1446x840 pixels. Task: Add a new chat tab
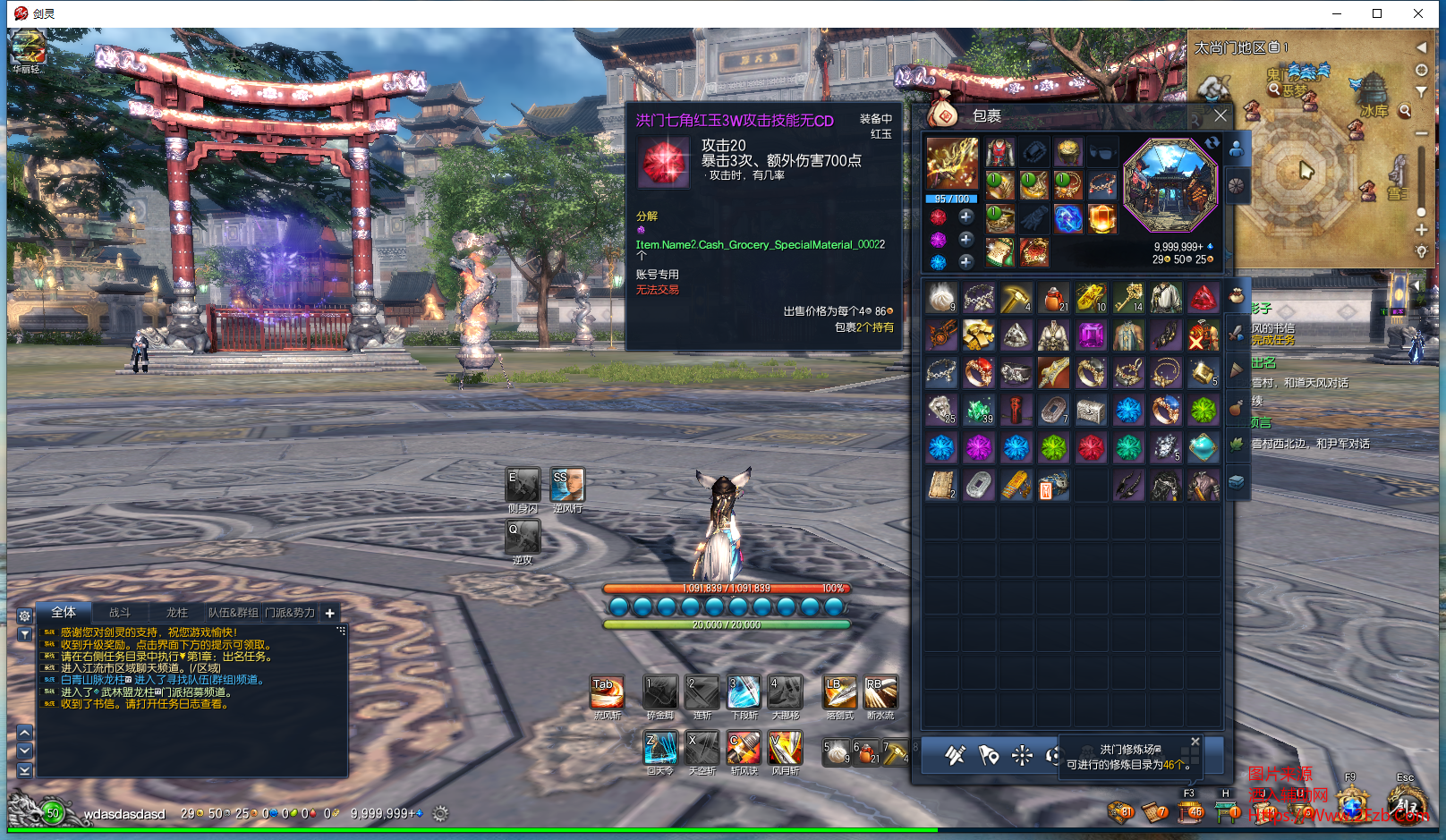pos(330,613)
